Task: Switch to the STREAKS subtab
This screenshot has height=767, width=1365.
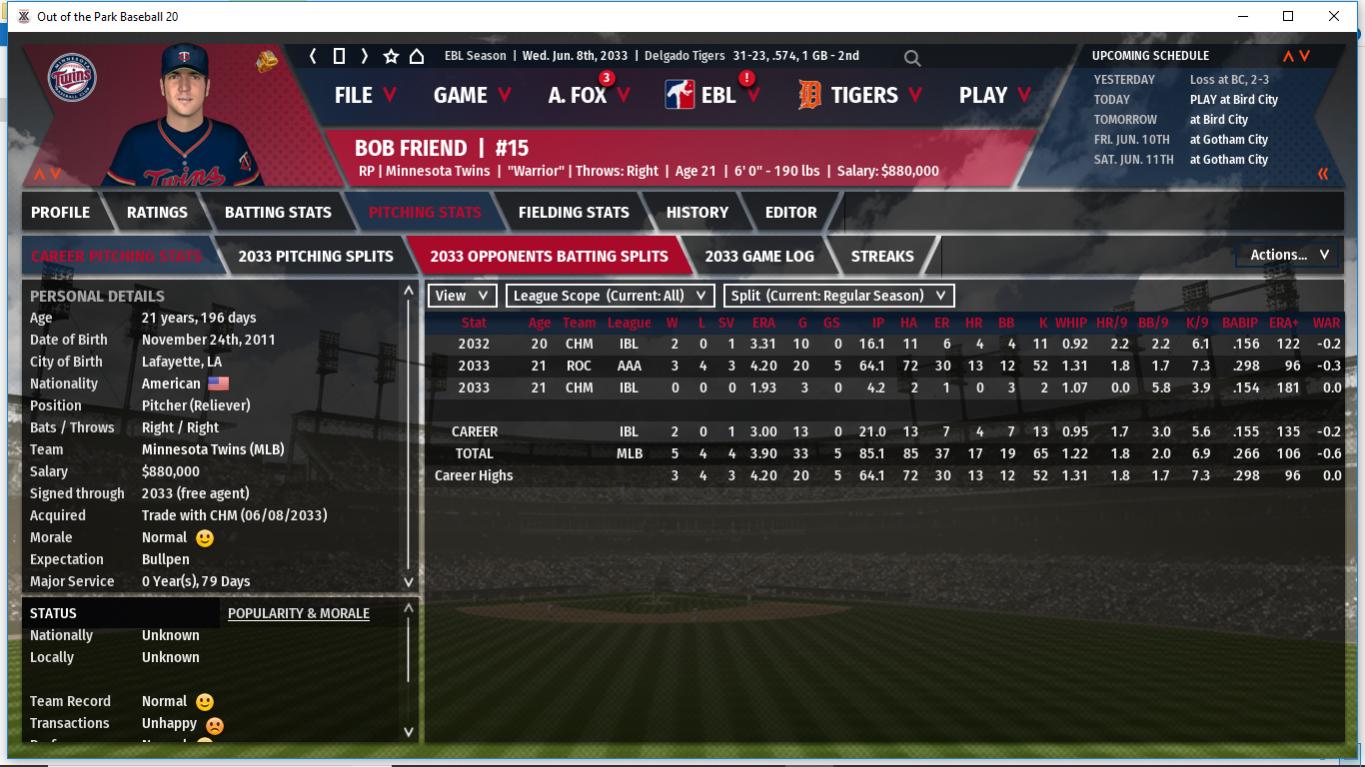Action: [x=882, y=256]
